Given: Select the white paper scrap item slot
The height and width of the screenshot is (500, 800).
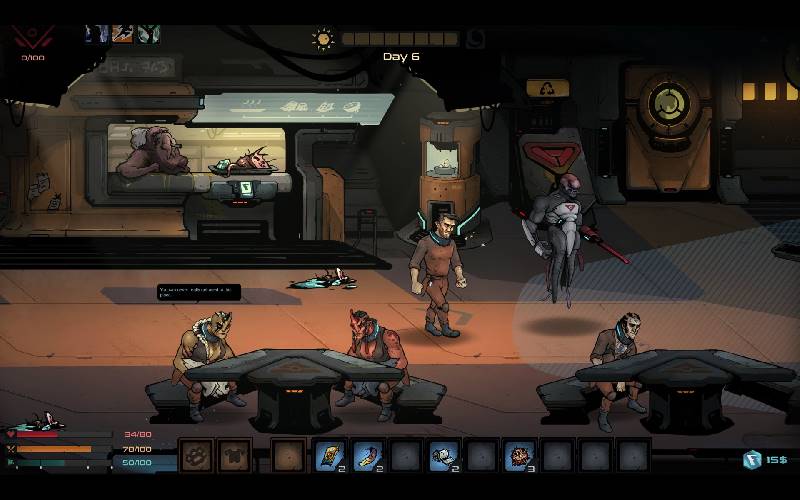Looking at the screenshot, I should coord(443,456).
